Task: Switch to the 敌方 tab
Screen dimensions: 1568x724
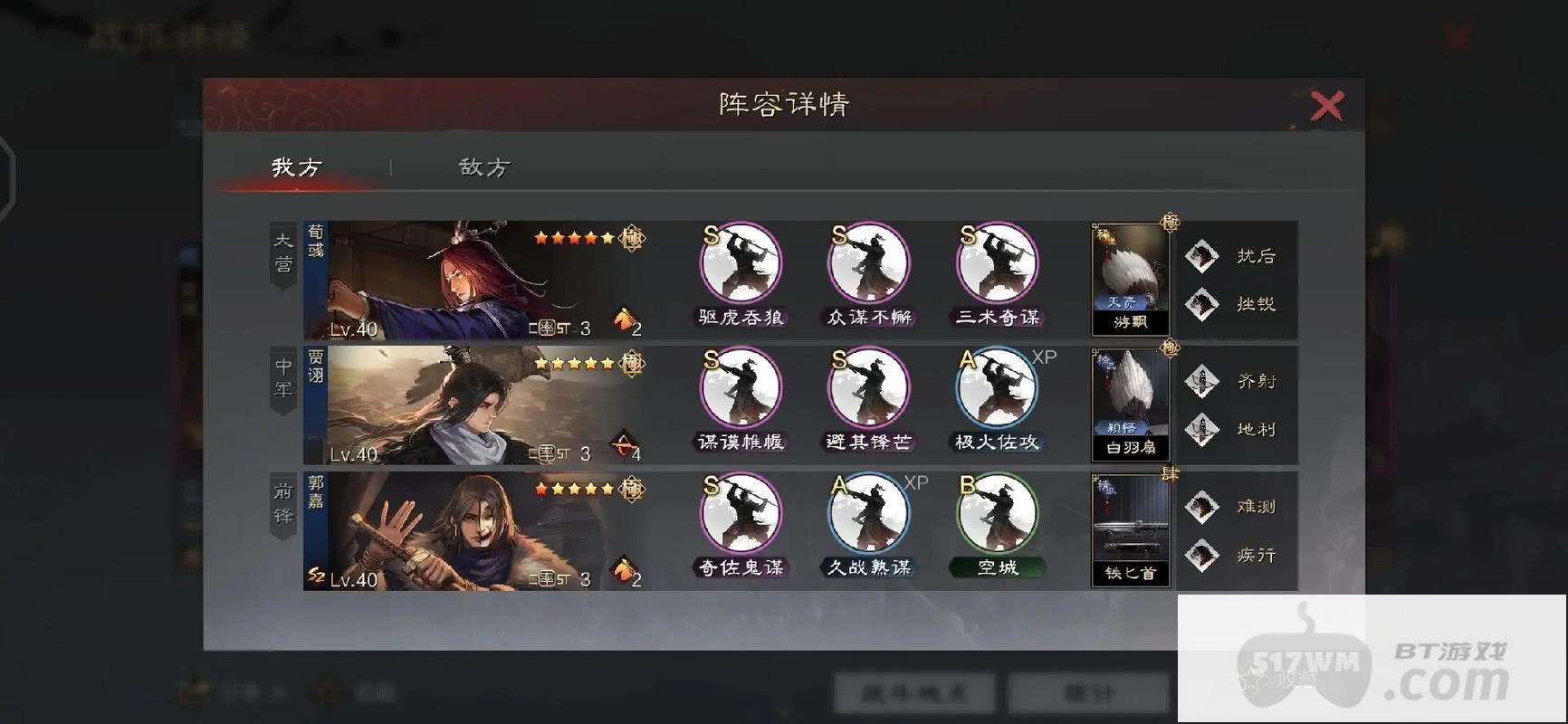Action: click(x=484, y=167)
